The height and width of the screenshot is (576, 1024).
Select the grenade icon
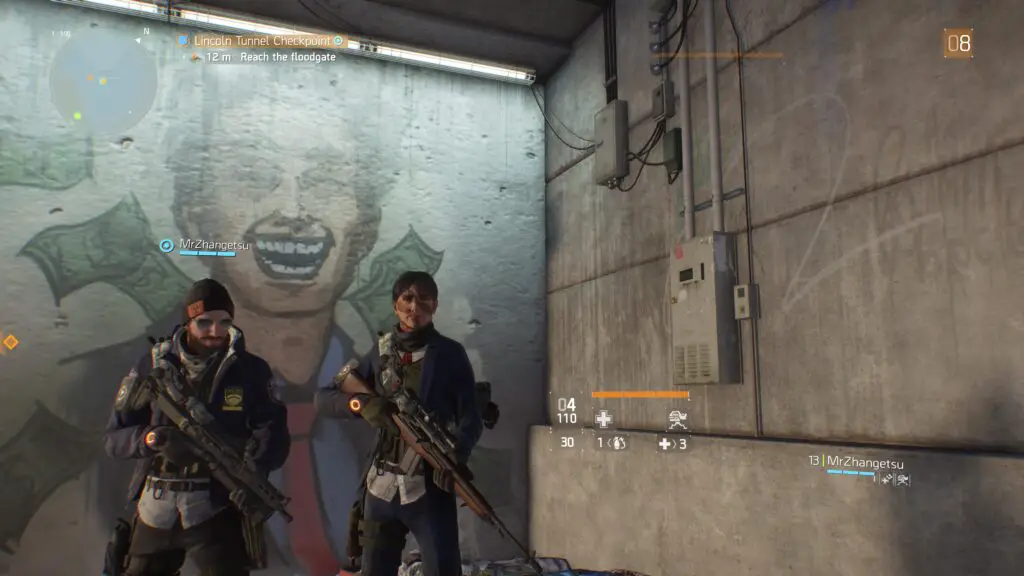(619, 443)
